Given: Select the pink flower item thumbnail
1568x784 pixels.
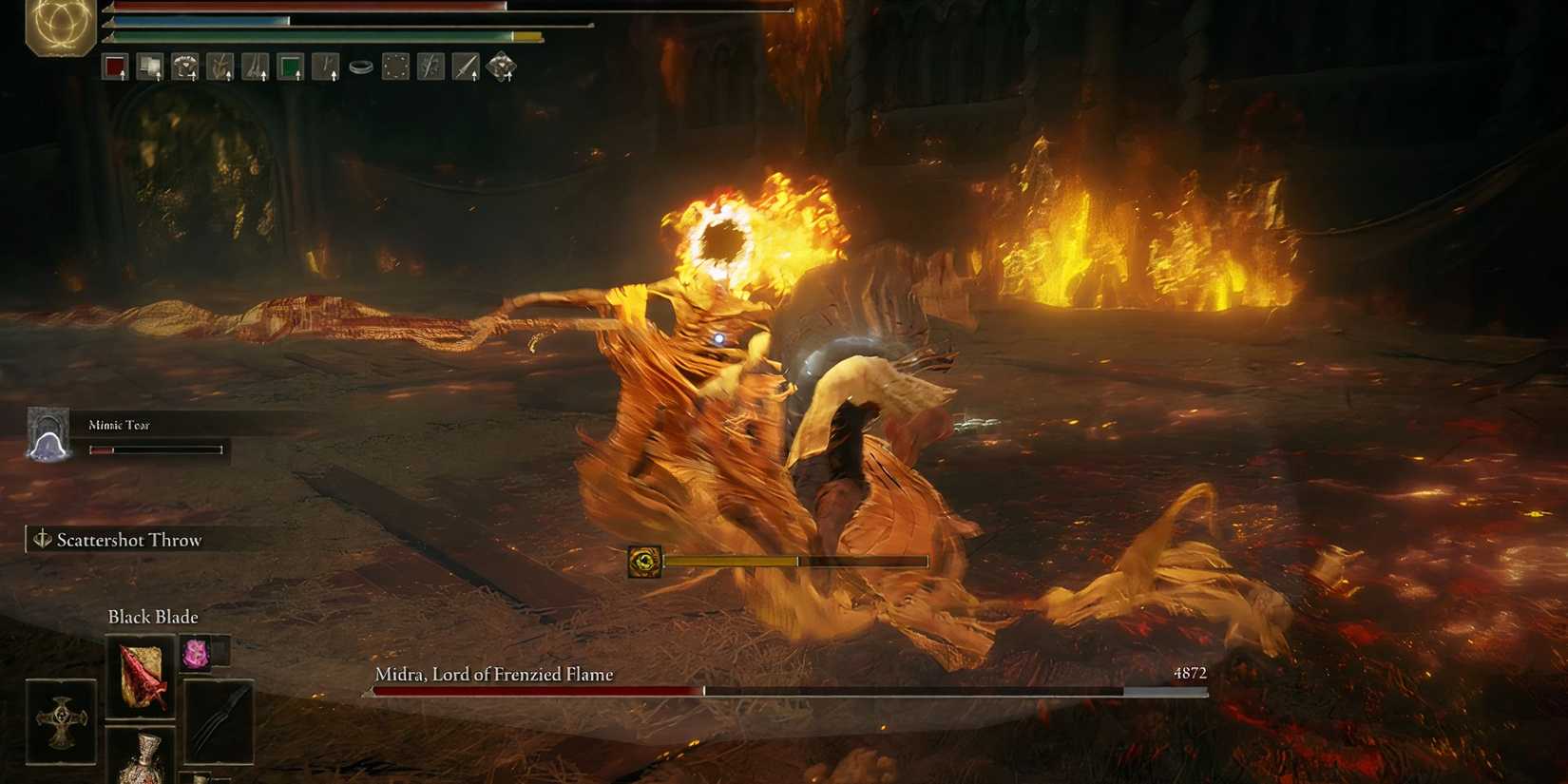Looking at the screenshot, I should (x=197, y=653).
